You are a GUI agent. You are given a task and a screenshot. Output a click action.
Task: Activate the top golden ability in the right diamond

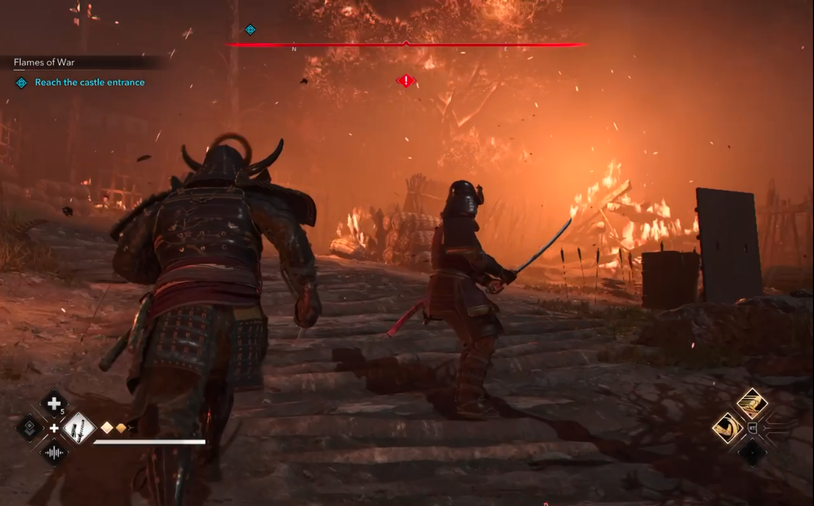click(x=752, y=403)
